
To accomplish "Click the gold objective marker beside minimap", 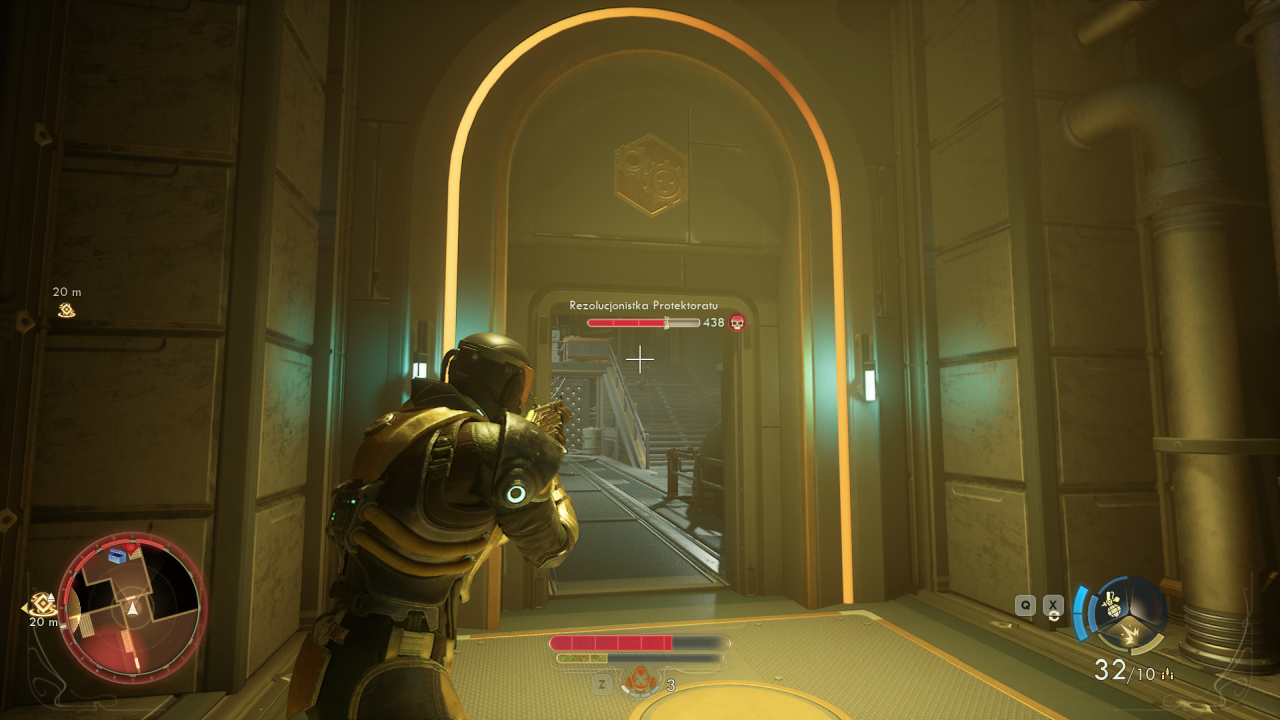I will [x=42, y=604].
